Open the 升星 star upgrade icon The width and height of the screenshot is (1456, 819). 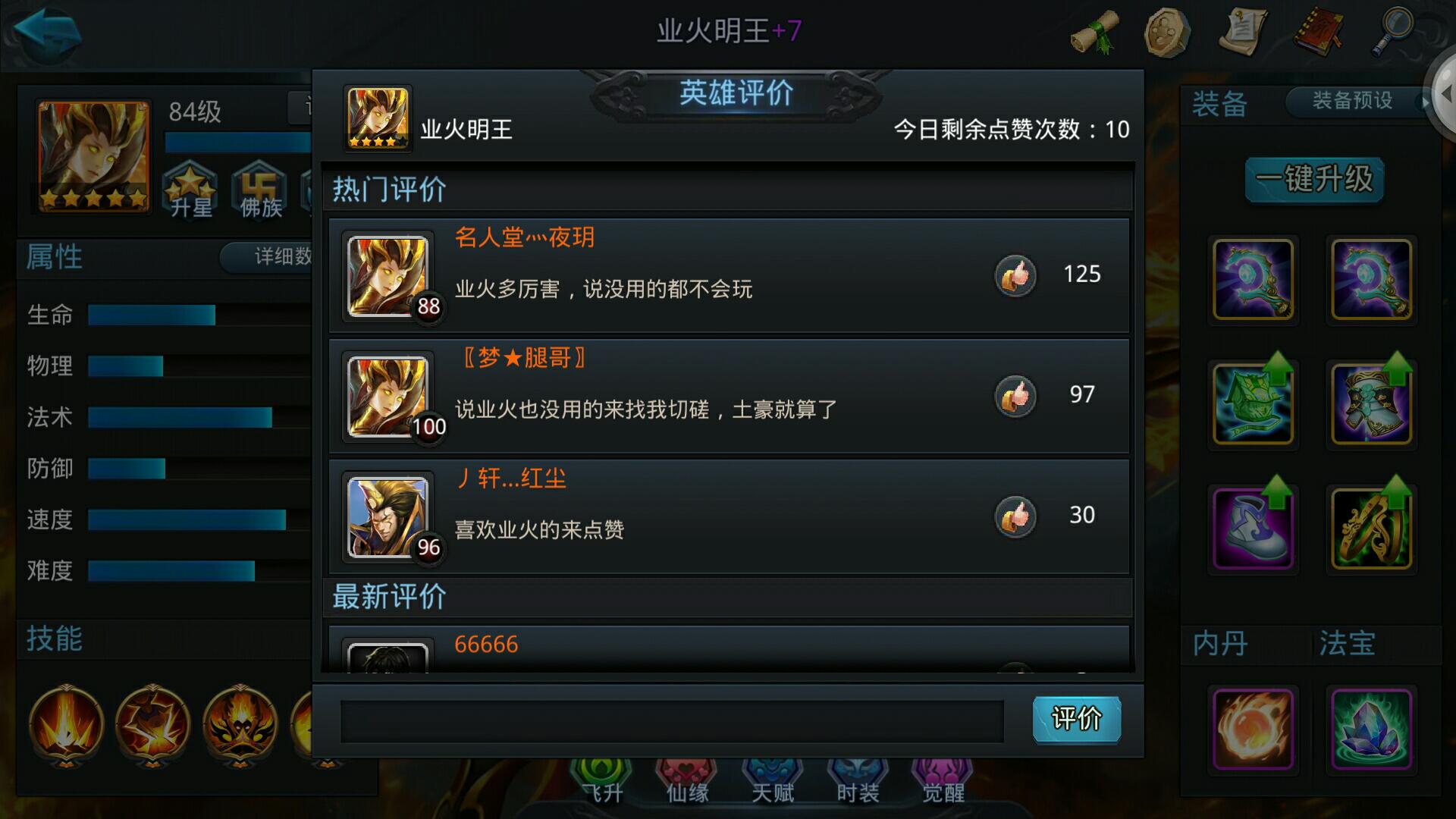(x=190, y=190)
